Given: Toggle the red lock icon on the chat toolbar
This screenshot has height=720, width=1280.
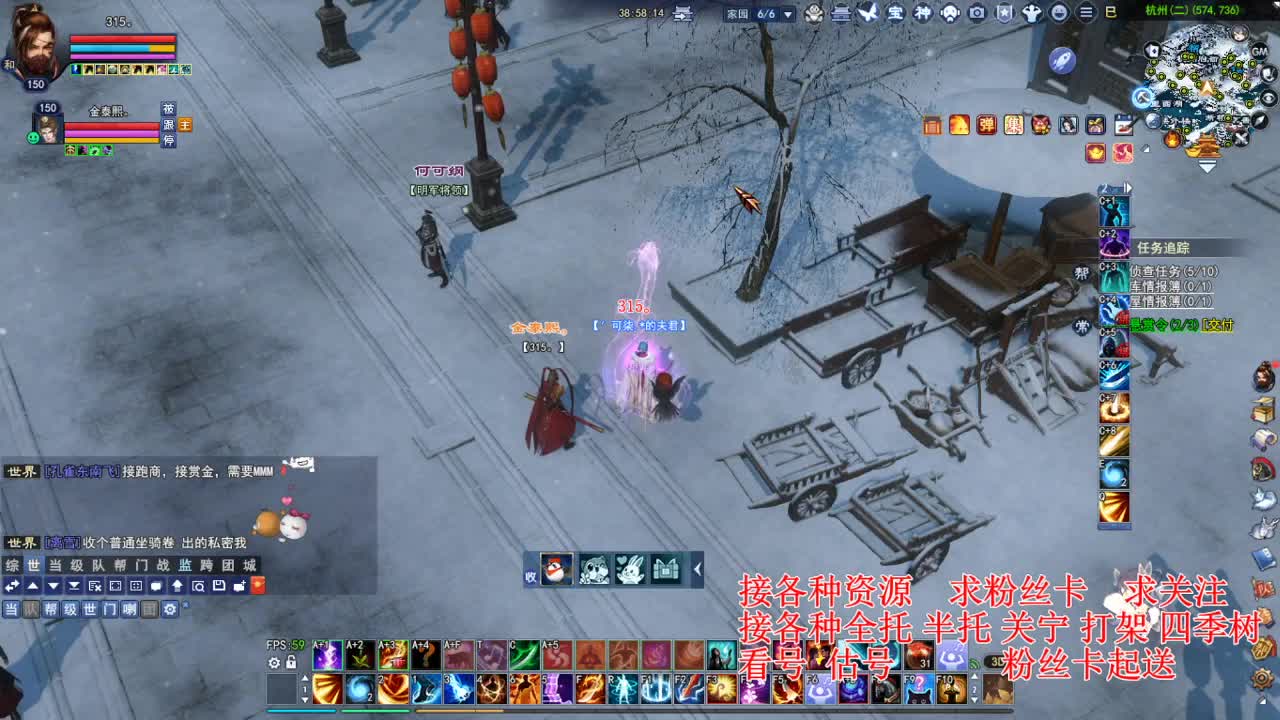Looking at the screenshot, I should (x=256, y=586).
